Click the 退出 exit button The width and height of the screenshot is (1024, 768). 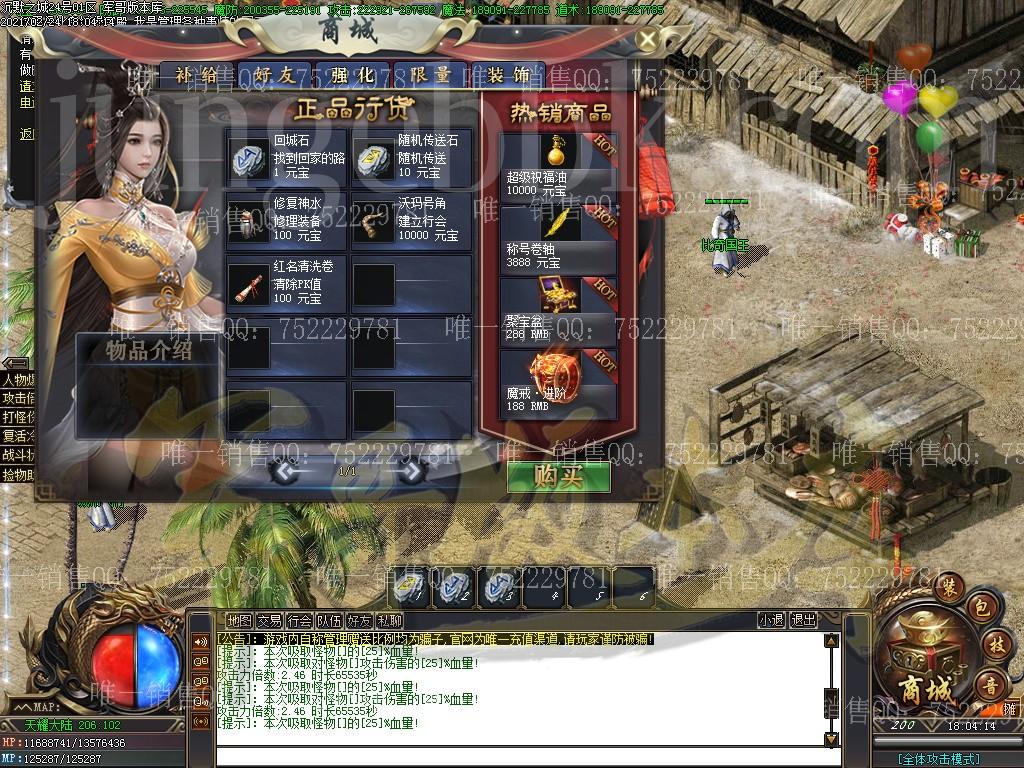803,620
